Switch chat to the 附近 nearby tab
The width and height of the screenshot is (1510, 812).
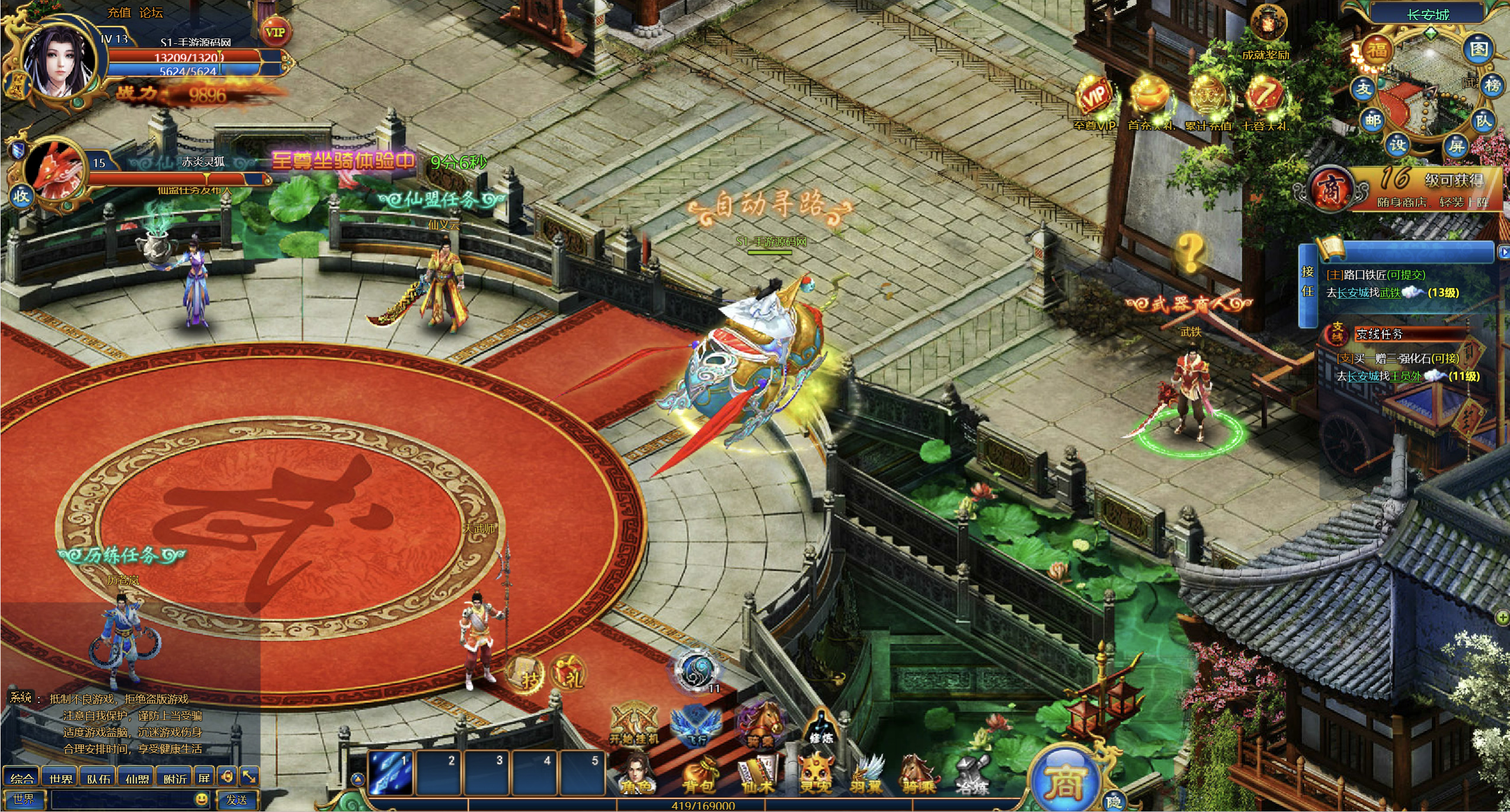pos(174,778)
